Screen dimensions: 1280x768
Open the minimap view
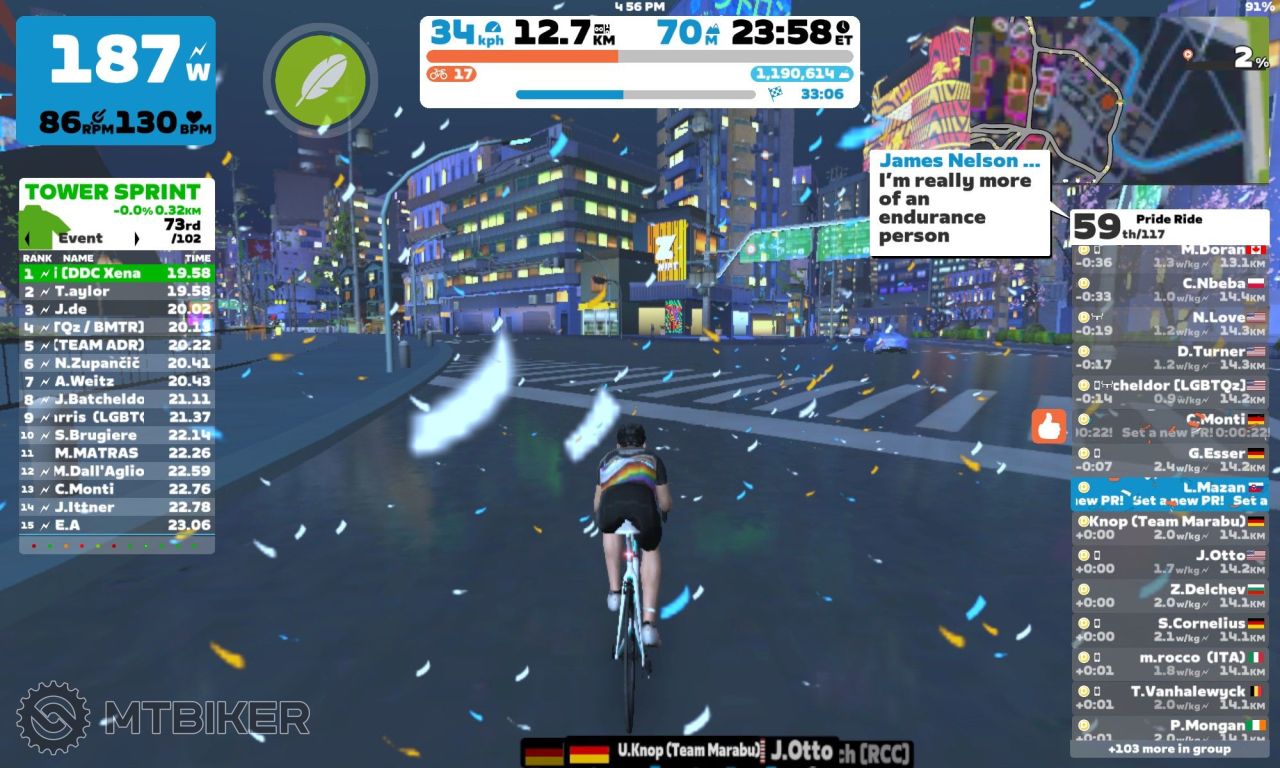1120,99
